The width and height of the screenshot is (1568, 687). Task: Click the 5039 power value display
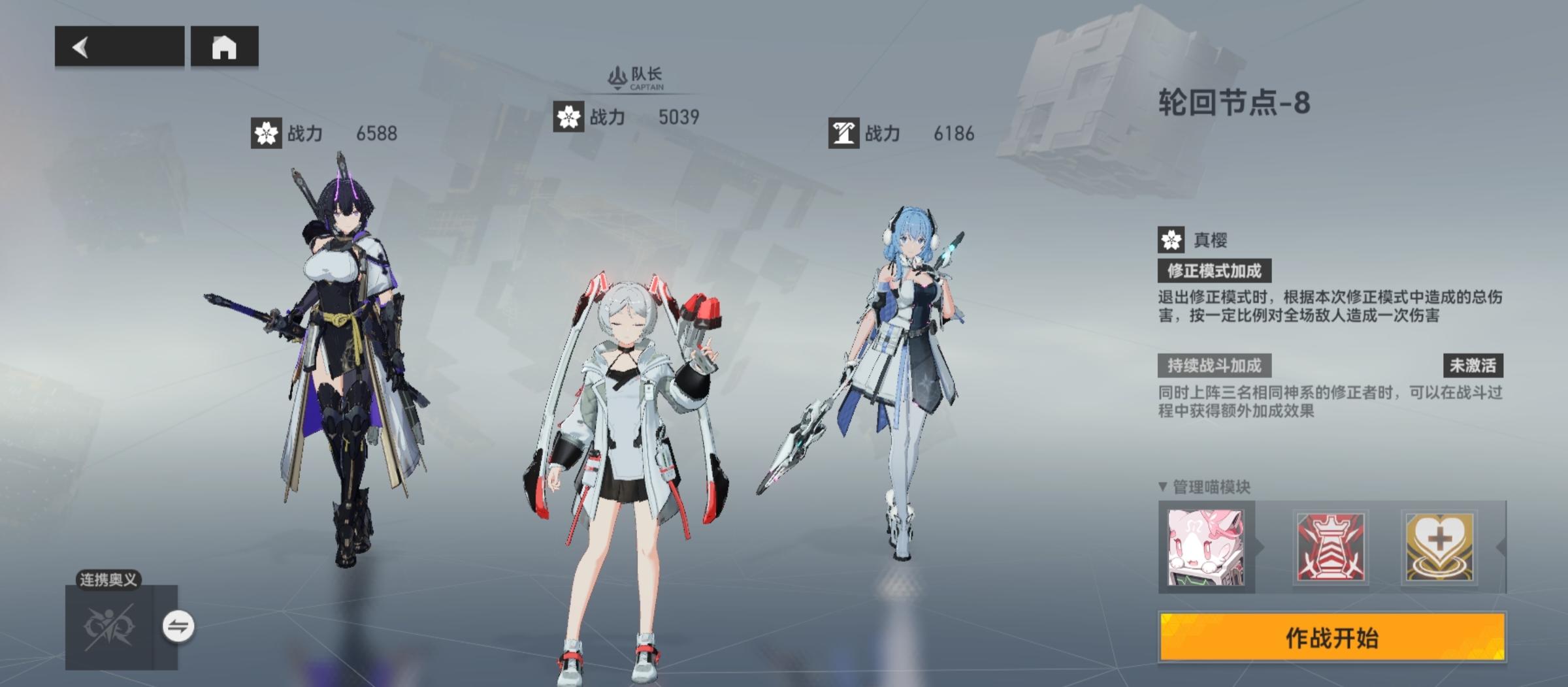click(676, 116)
